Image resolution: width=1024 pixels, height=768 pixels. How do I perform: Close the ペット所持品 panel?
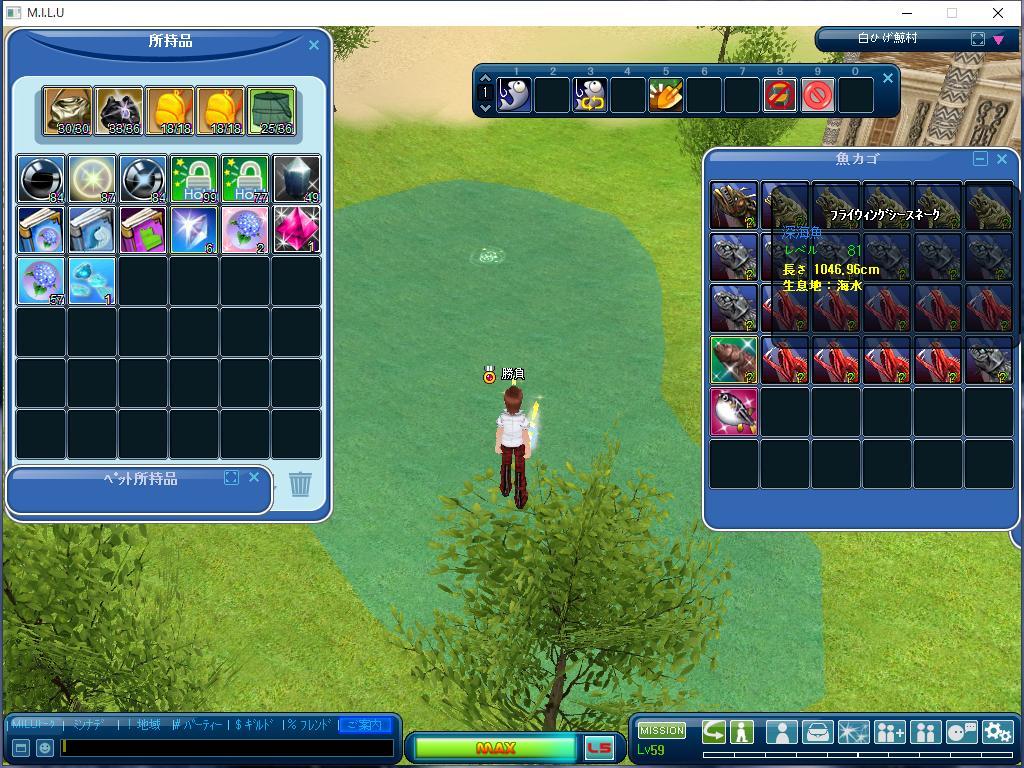pos(254,478)
